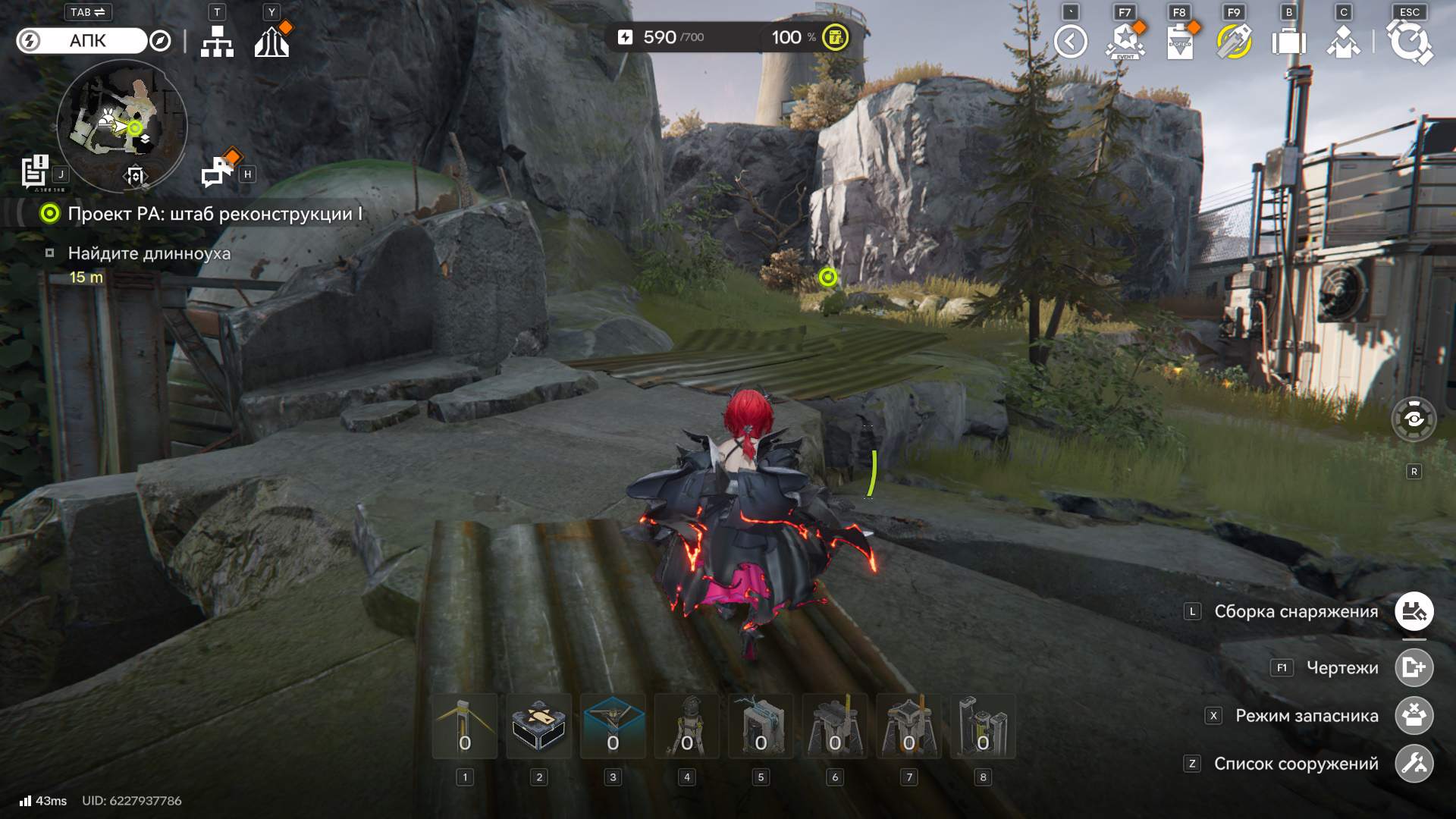
Task: Toggle the eye view mode button
Action: pyautogui.click(x=1414, y=419)
